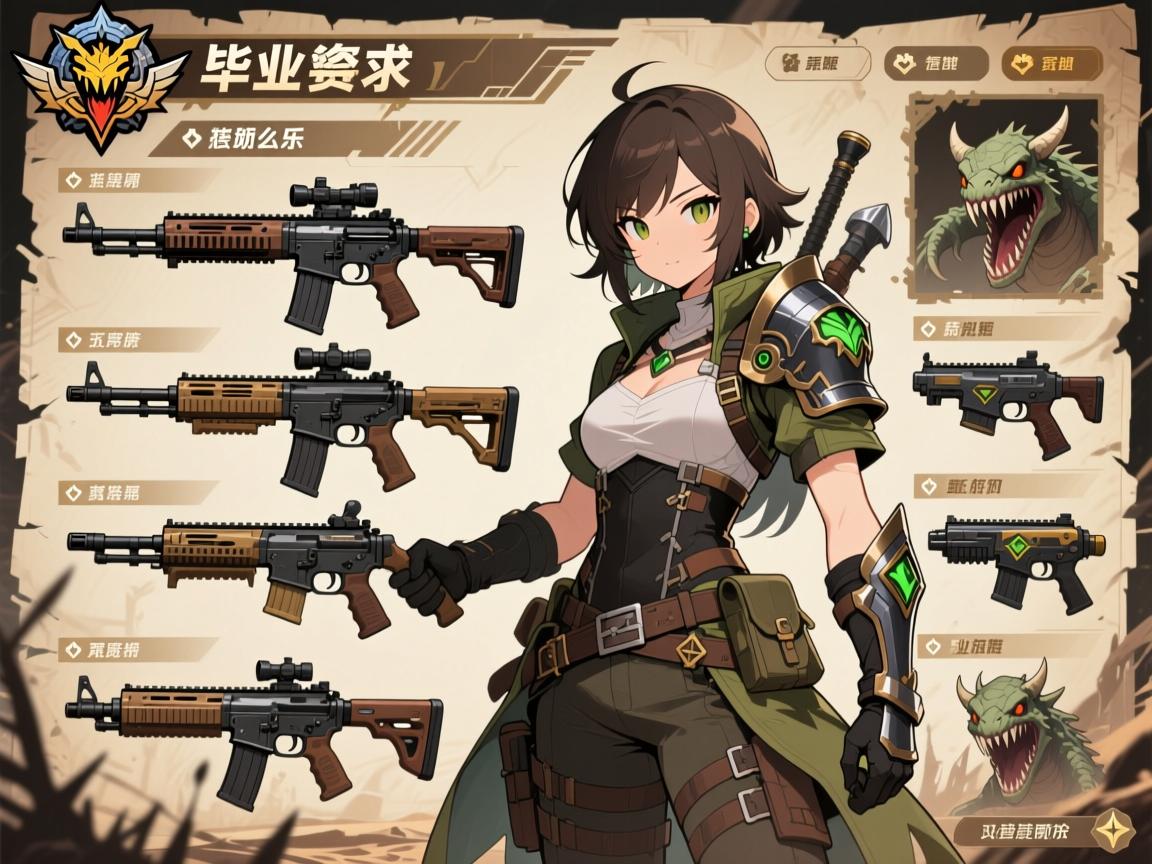Select the compact gun with gold muzzle tip
Viewport: 1152px width, 864px height.
click(1015, 552)
